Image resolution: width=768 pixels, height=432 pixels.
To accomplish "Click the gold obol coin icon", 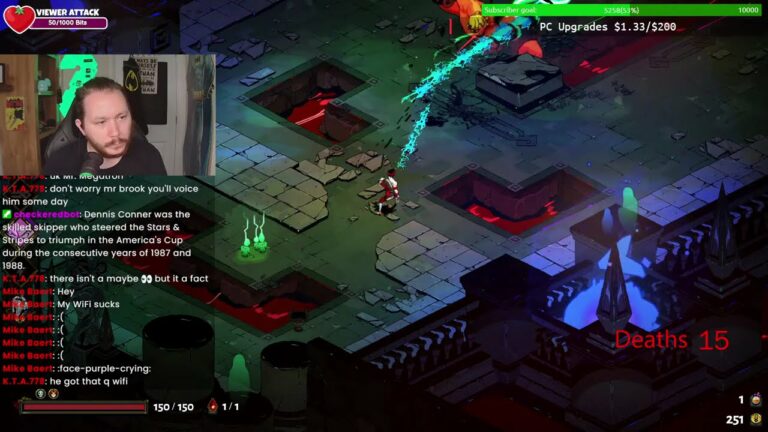I will point(754,420).
